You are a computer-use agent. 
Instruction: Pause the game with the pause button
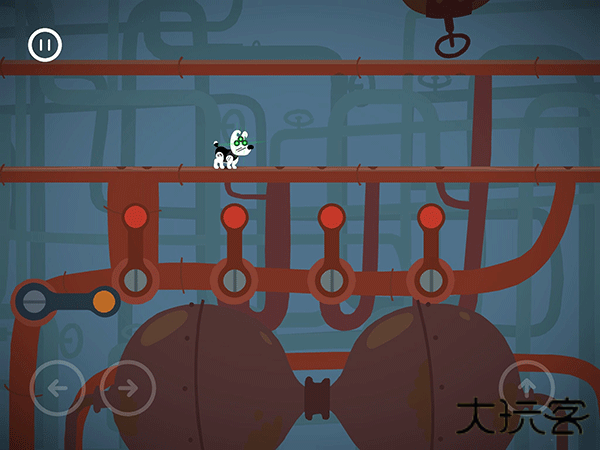tap(45, 45)
